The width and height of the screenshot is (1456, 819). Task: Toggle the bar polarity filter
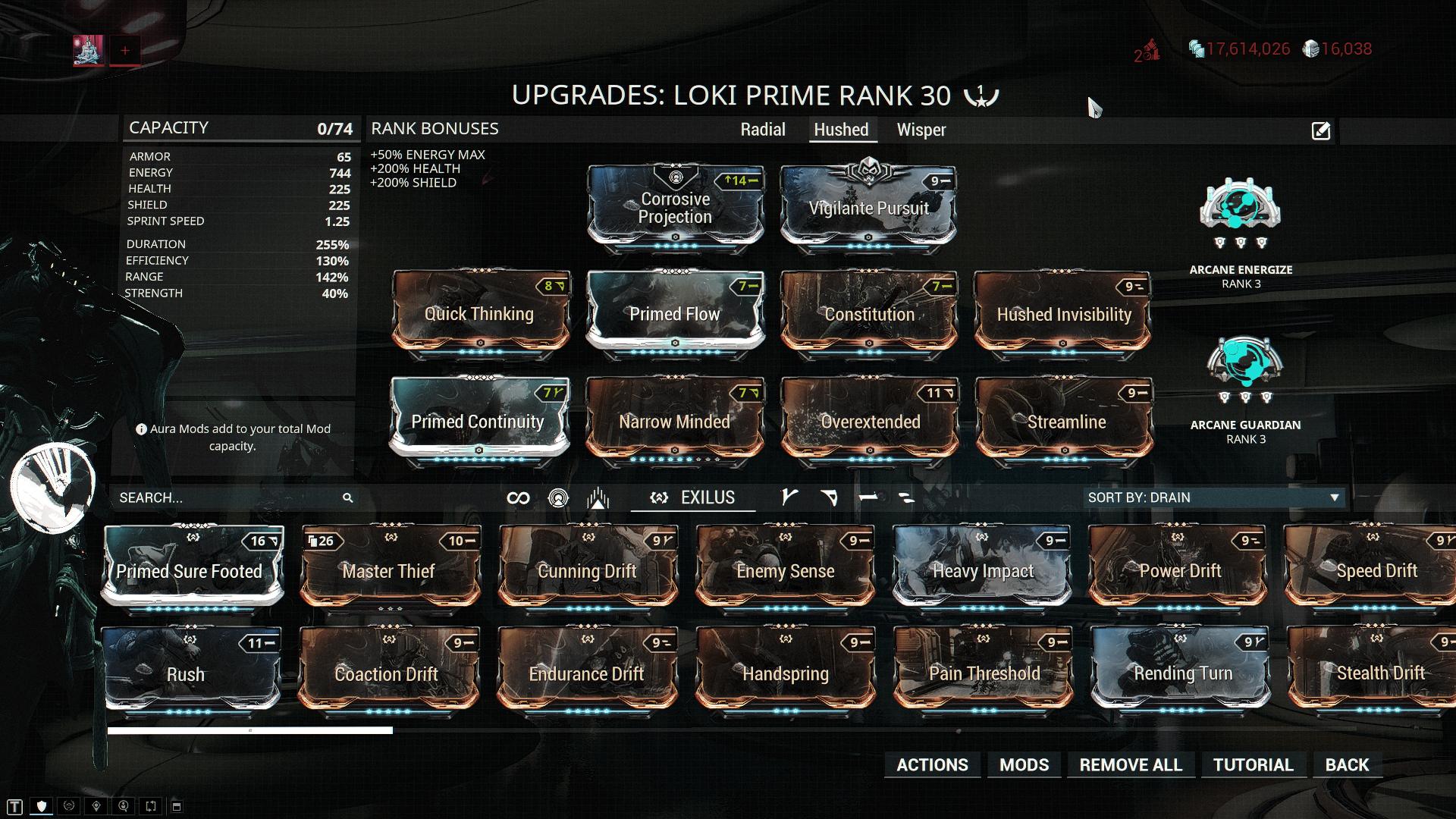[x=871, y=497]
